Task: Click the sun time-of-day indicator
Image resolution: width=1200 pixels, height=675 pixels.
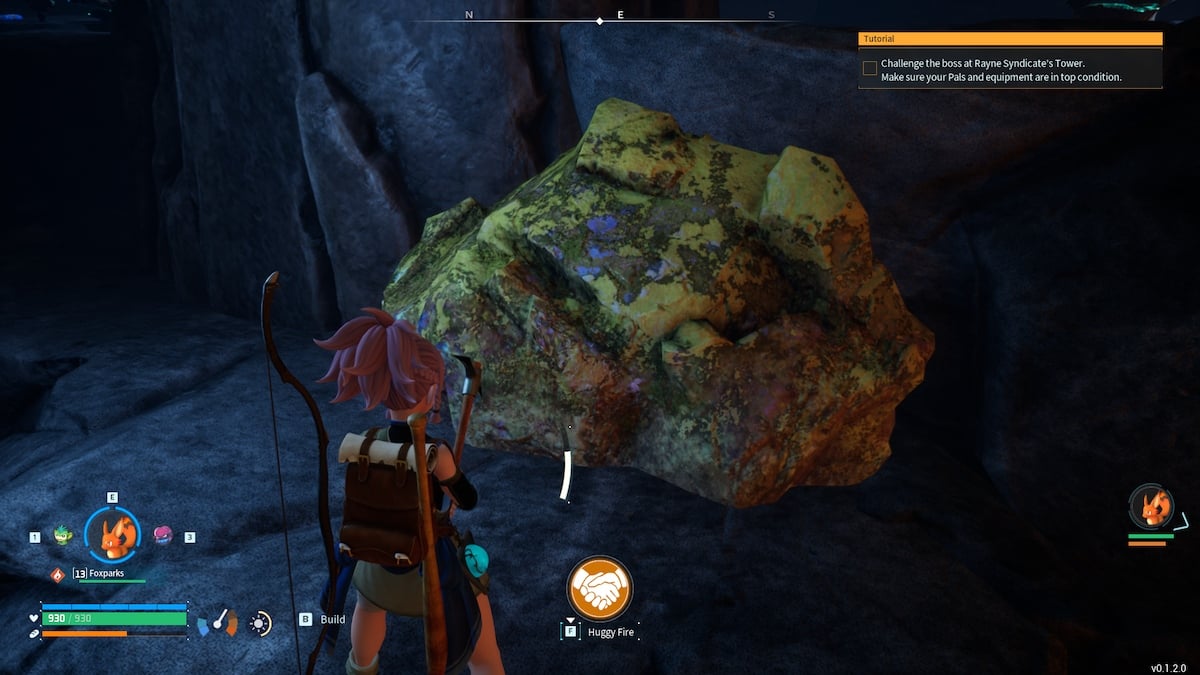Action: 260,623
